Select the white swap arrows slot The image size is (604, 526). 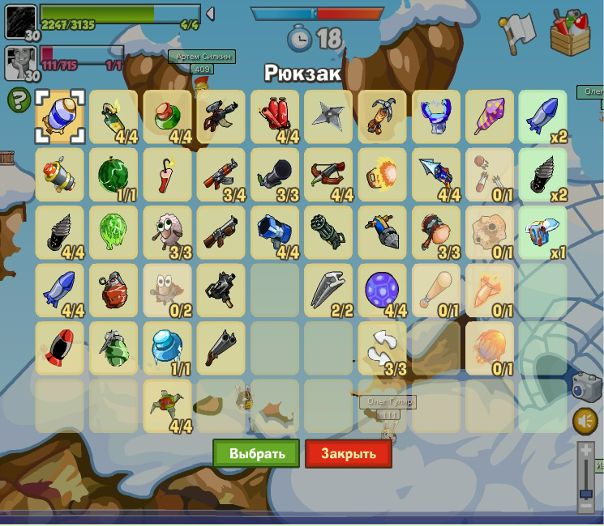click(x=383, y=348)
